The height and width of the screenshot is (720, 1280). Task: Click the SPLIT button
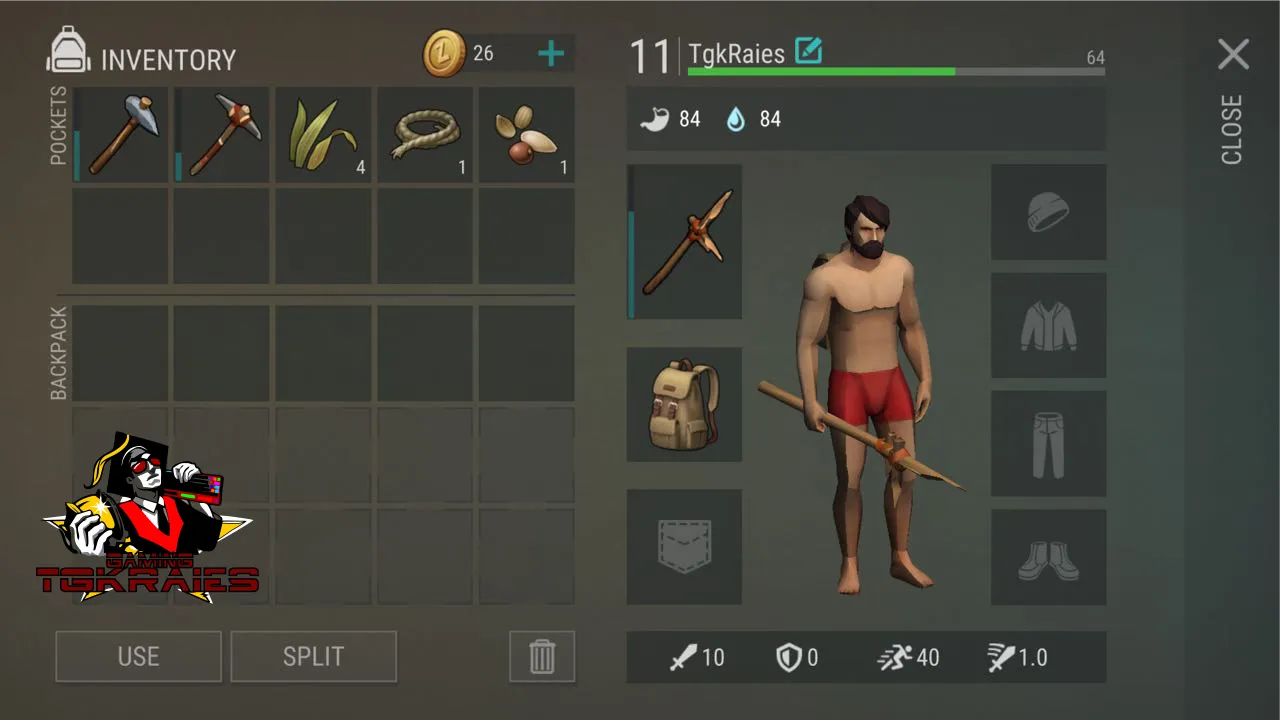[313, 656]
